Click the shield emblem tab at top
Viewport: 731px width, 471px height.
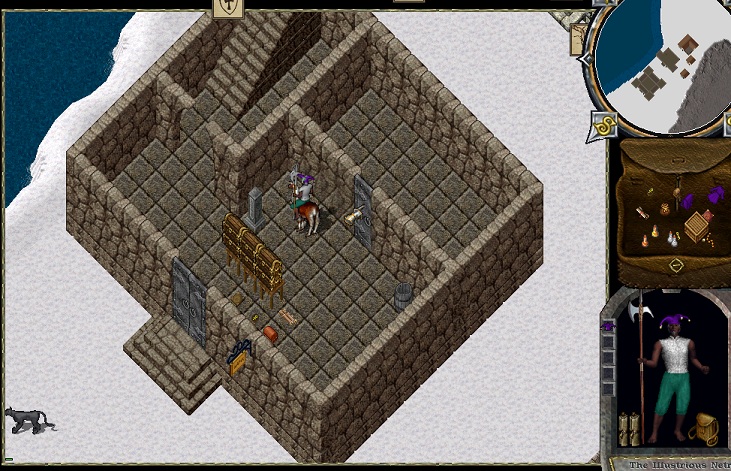pyautogui.click(x=228, y=8)
